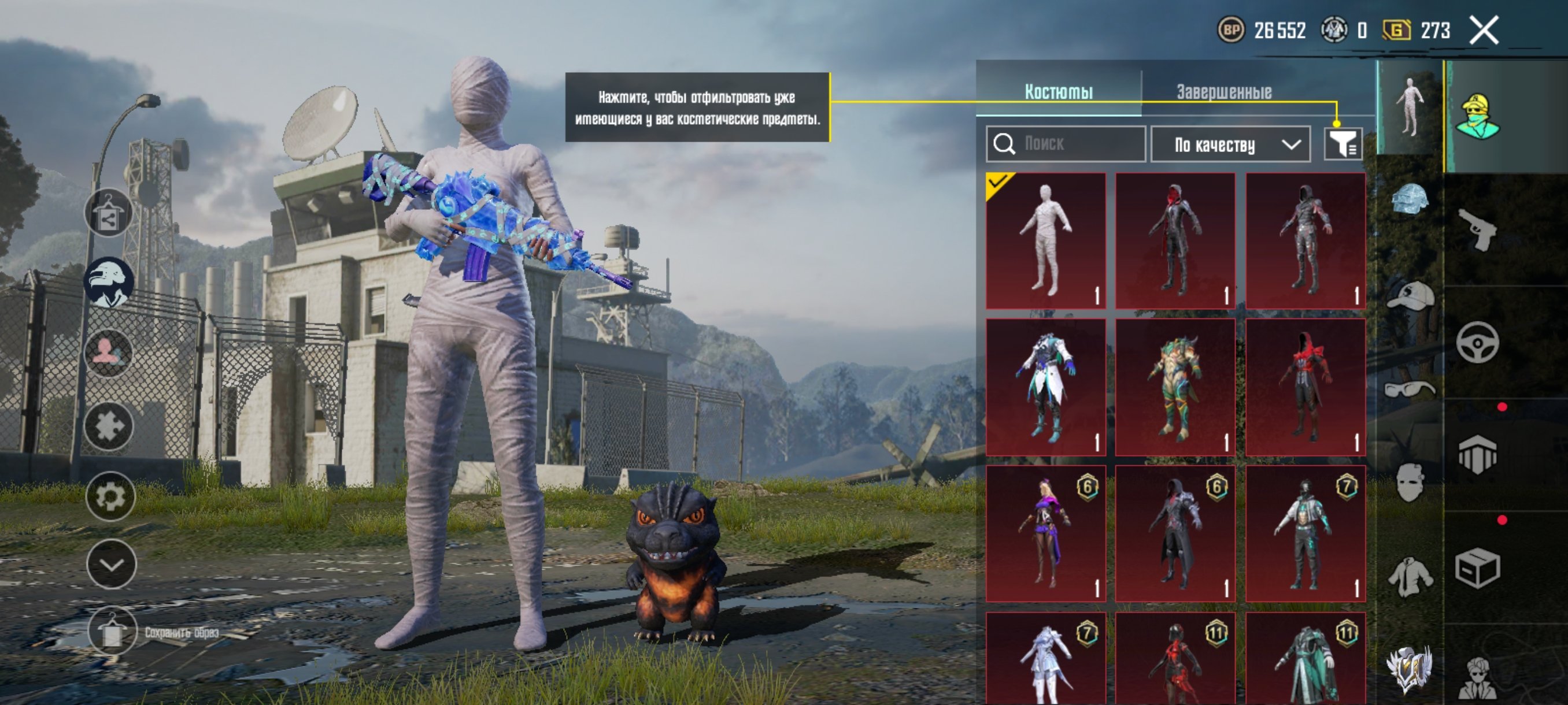1568x705 pixels.
Task: Show the glasses accessory category
Action: (1409, 389)
